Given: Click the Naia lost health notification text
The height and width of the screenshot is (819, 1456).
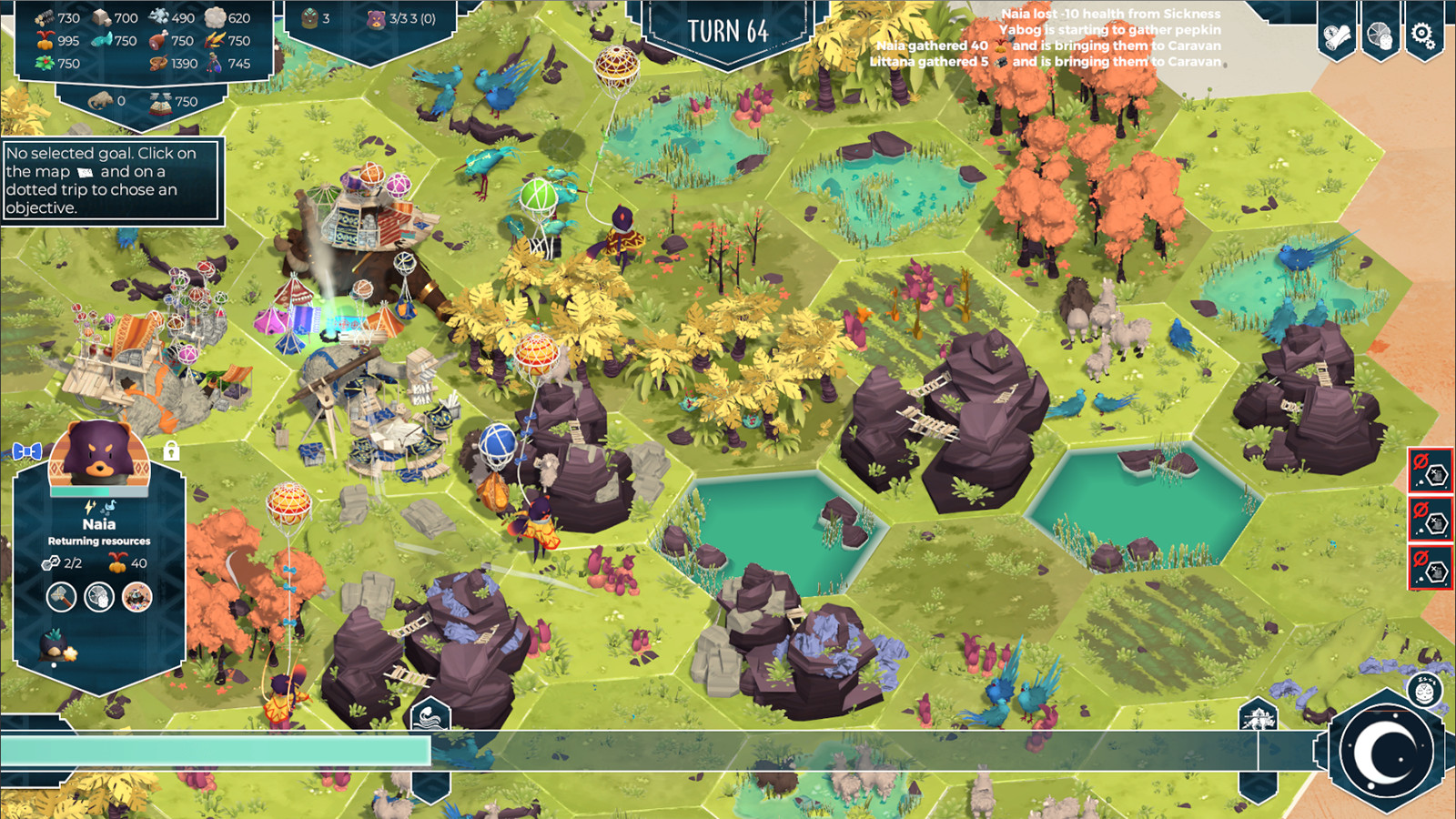Looking at the screenshot, I should click(1110, 11).
